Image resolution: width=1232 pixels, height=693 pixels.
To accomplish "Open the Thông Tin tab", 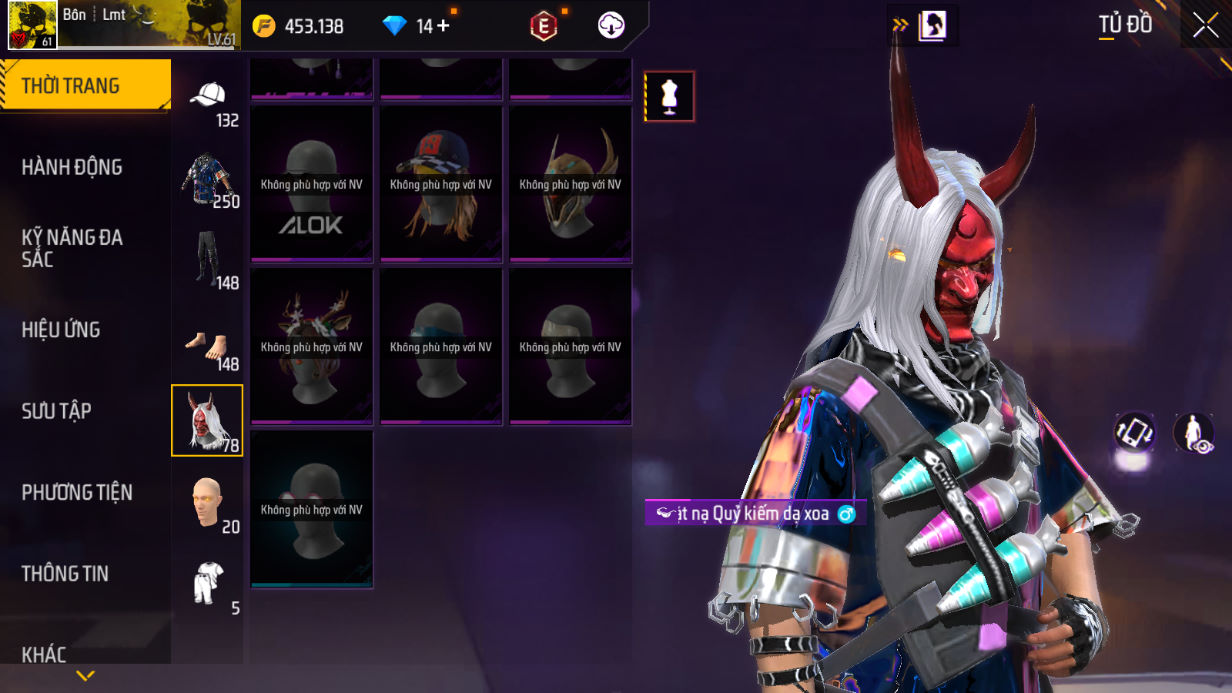I will coord(65,574).
